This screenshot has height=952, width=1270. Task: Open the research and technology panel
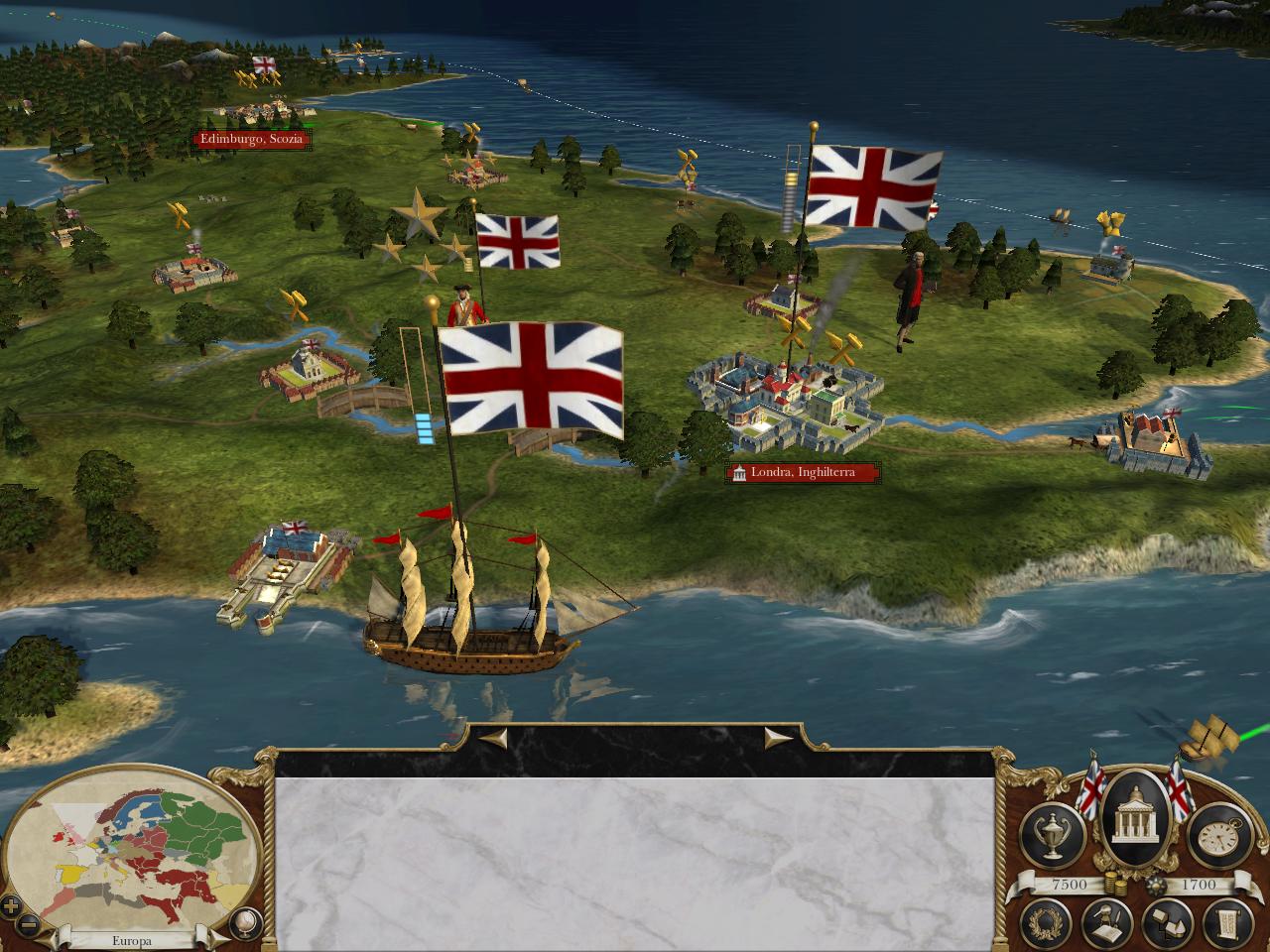1106,924
